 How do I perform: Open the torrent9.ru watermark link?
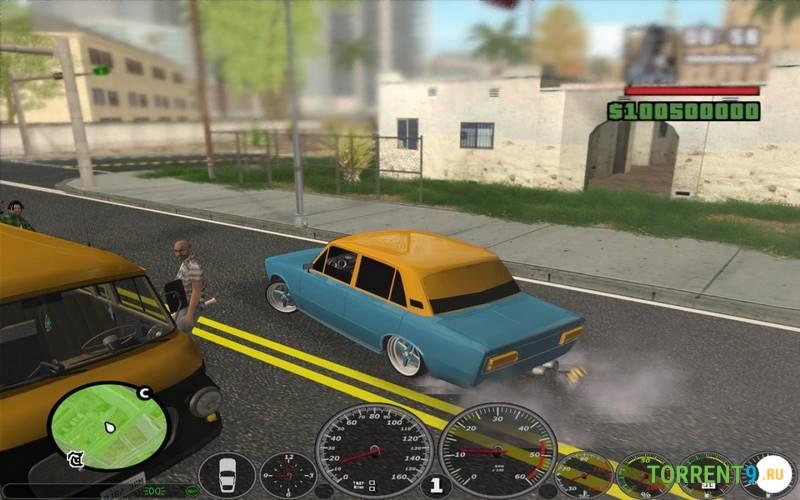tap(717, 473)
